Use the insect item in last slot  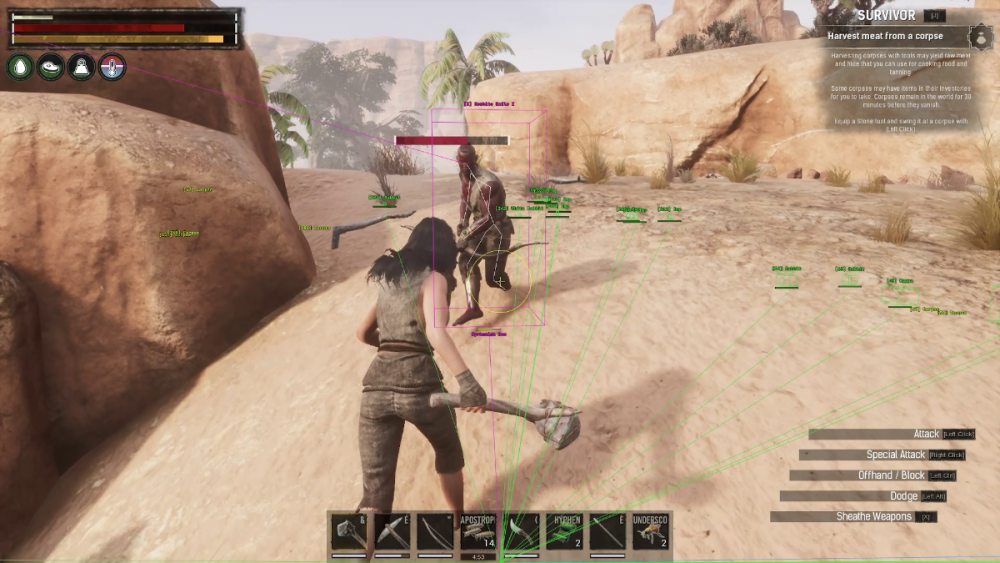tap(650, 532)
